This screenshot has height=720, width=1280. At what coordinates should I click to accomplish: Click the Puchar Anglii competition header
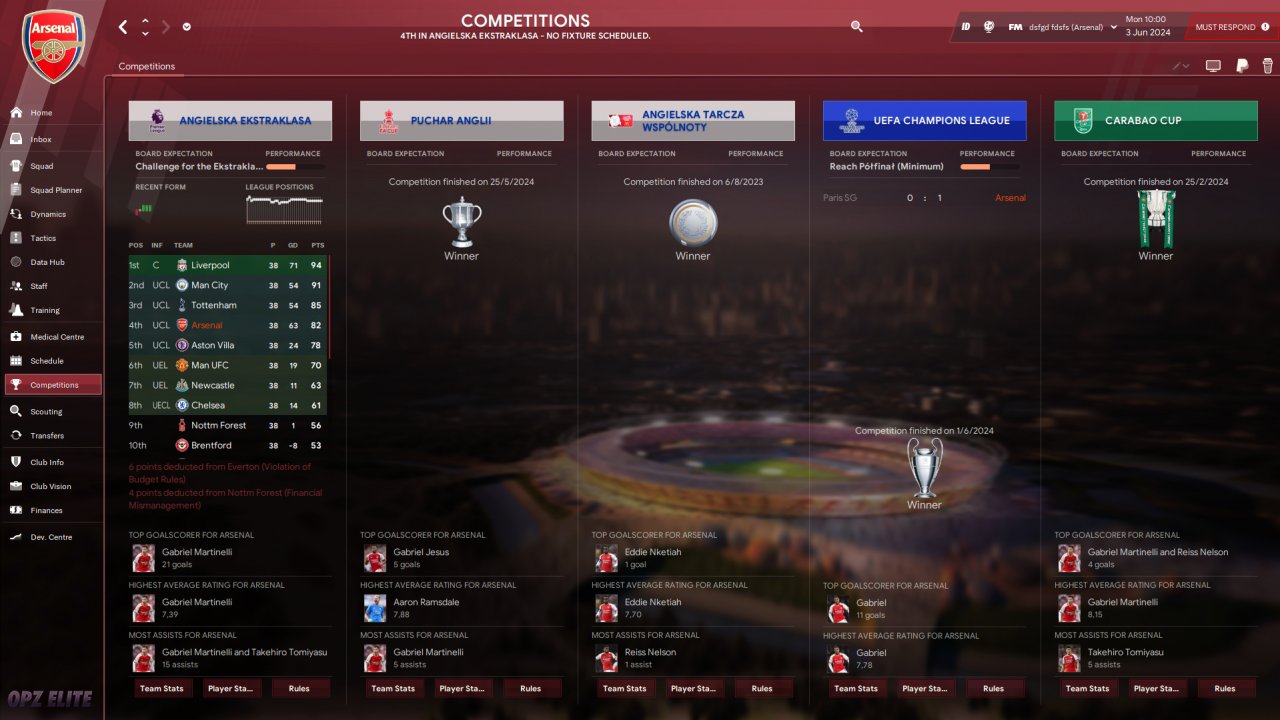coord(462,121)
